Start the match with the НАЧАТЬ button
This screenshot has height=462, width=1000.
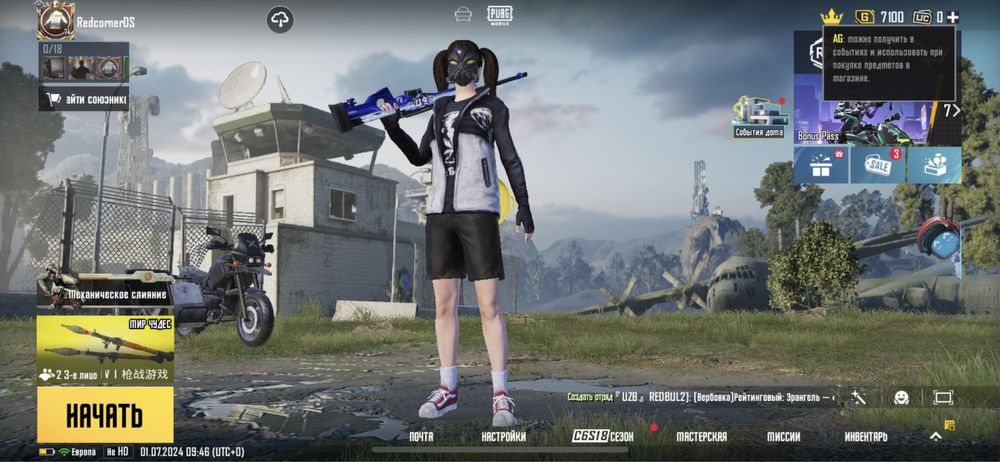click(x=104, y=414)
